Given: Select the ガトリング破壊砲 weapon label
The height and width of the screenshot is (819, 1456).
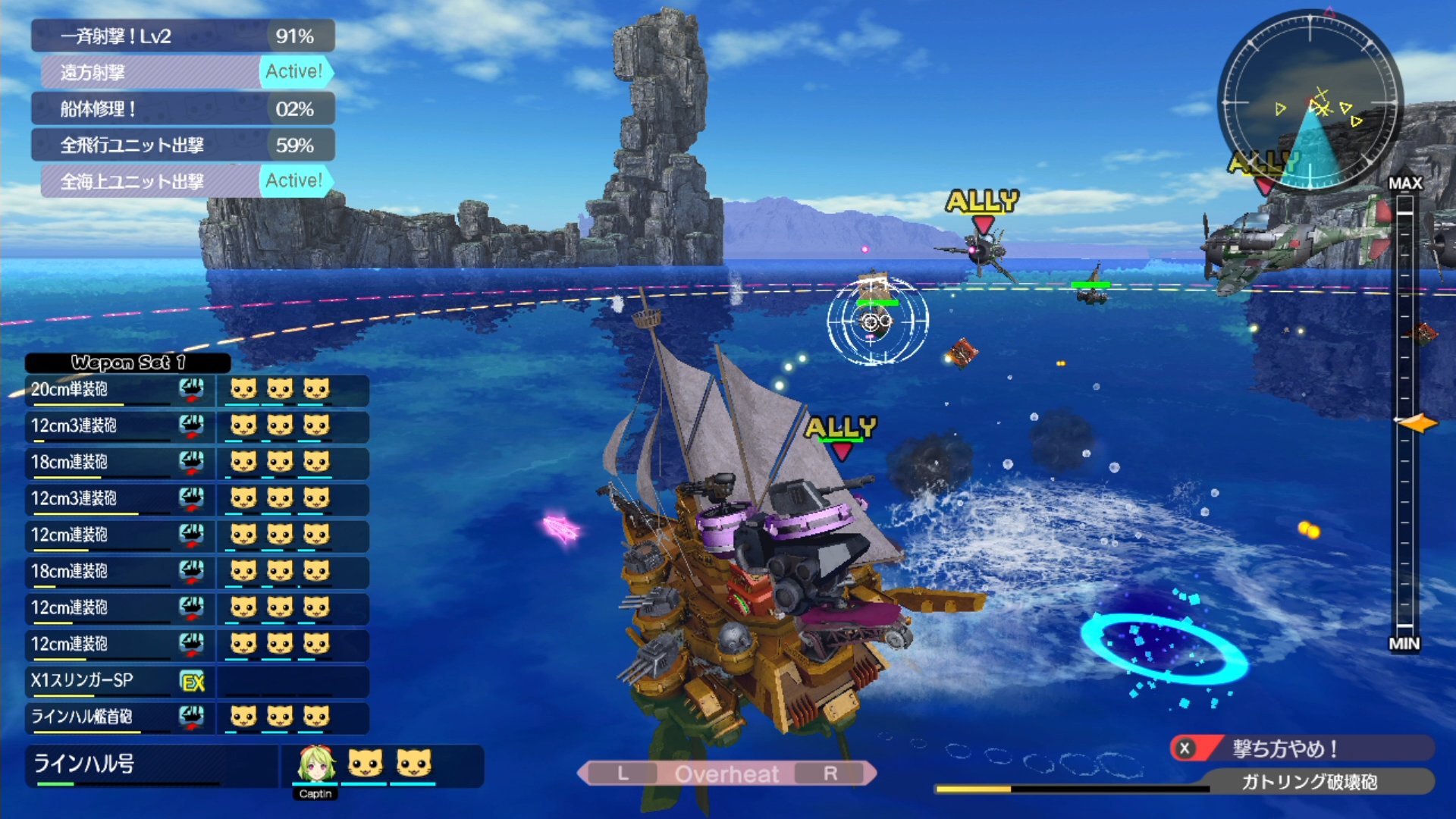Looking at the screenshot, I should [x=1308, y=782].
